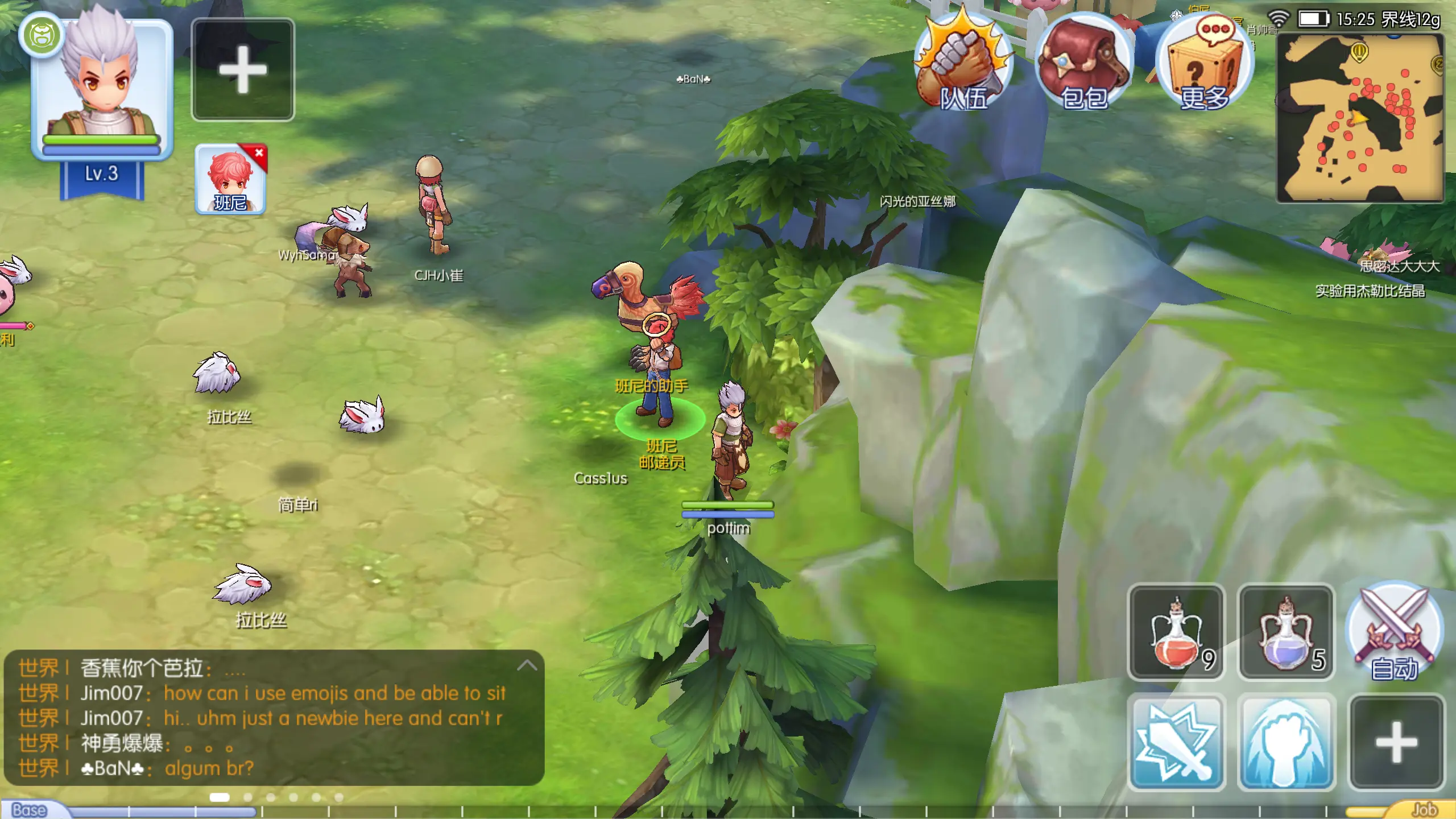Use the blue mana potion
Image resolution: width=1456 pixels, height=819 pixels.
click(x=1286, y=632)
